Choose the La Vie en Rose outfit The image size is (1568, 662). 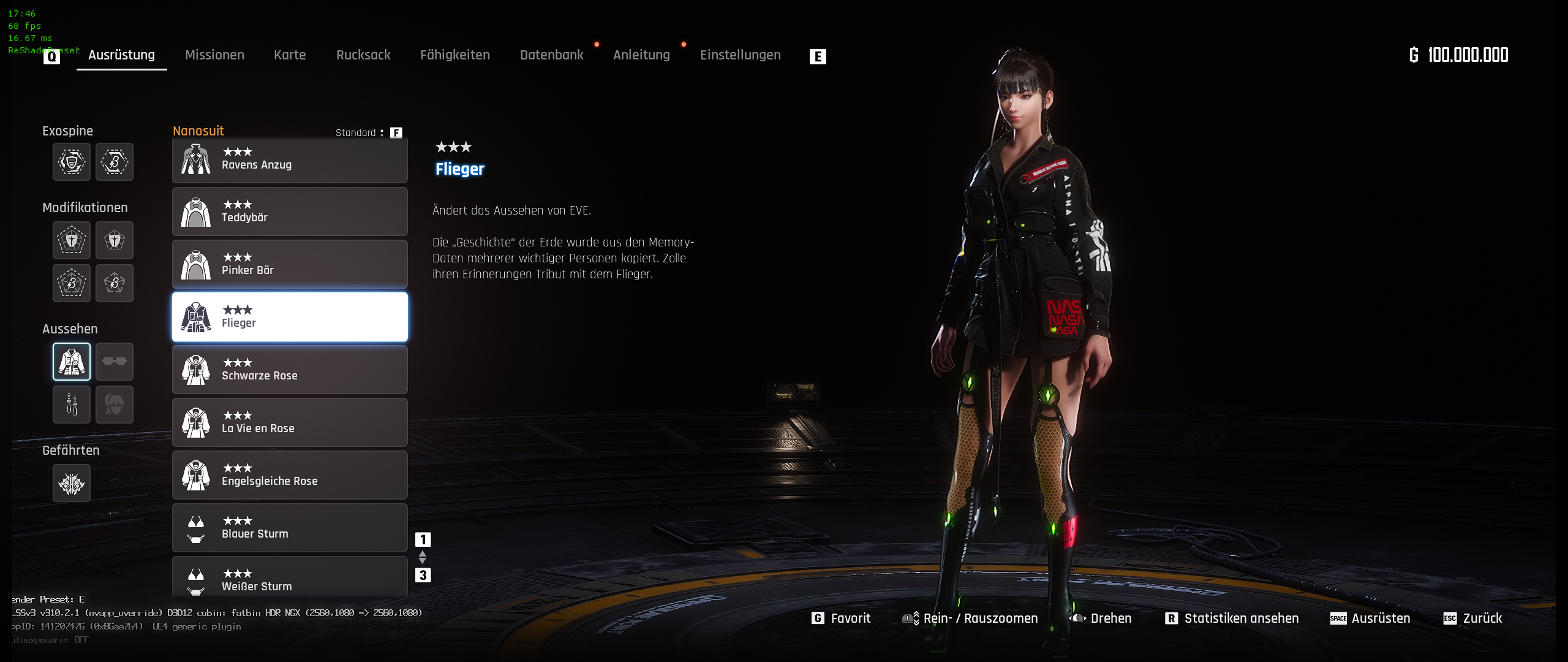click(x=290, y=422)
